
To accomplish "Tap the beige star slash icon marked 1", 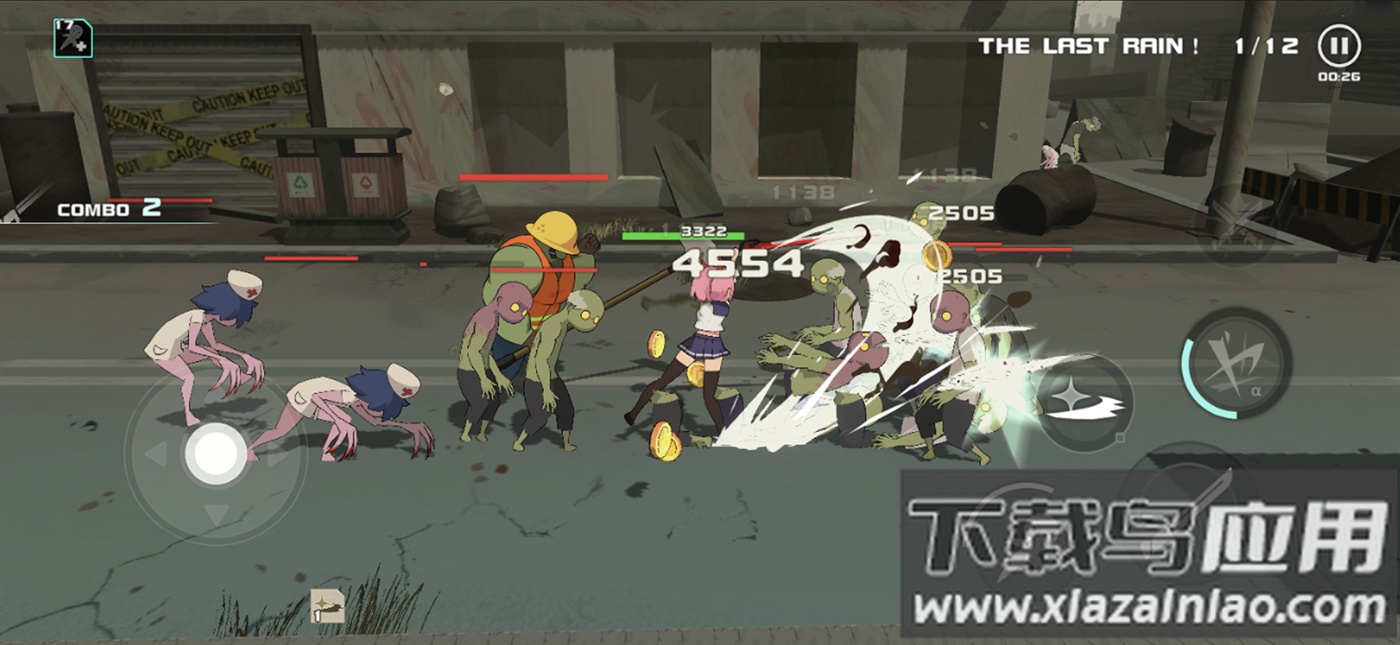I will [327, 606].
